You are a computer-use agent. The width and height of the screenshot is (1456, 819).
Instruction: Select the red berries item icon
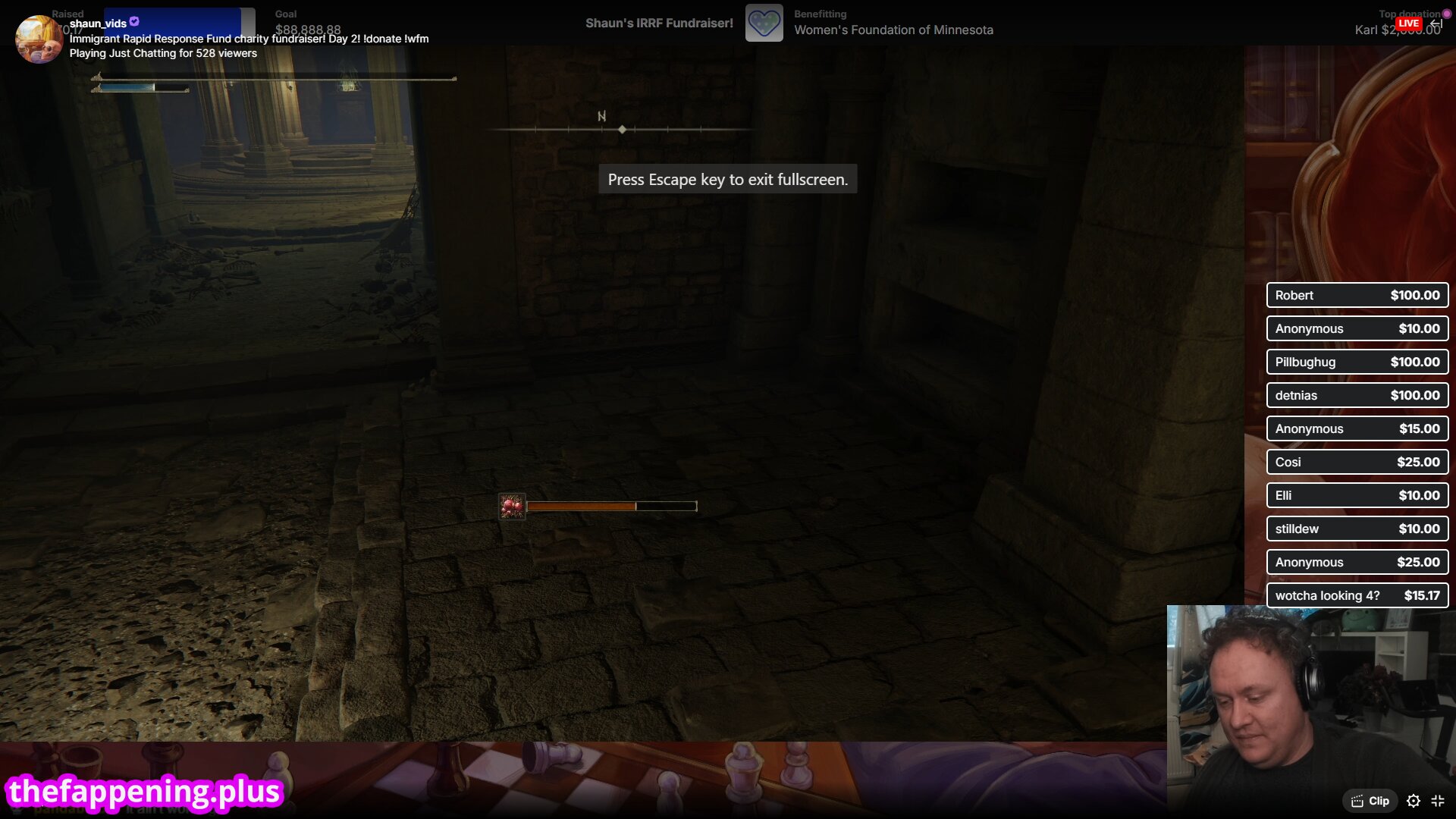pyautogui.click(x=512, y=506)
